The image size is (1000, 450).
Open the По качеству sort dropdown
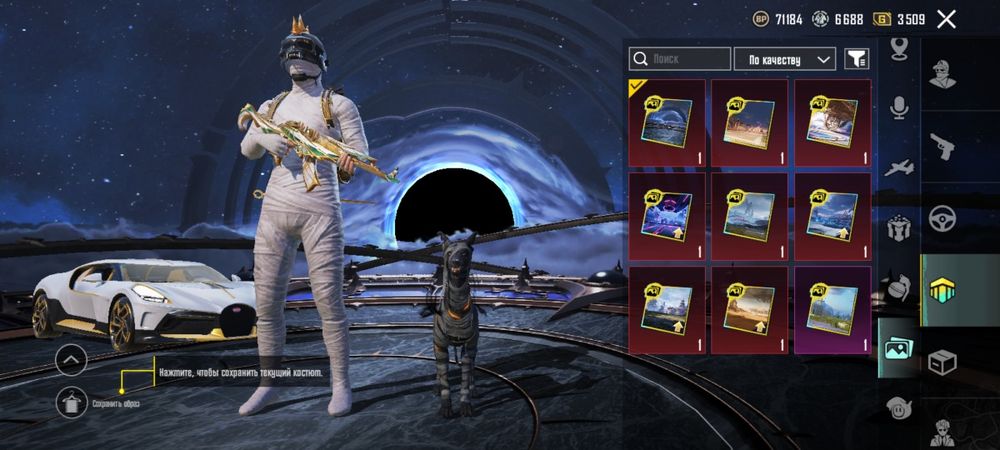pos(785,60)
